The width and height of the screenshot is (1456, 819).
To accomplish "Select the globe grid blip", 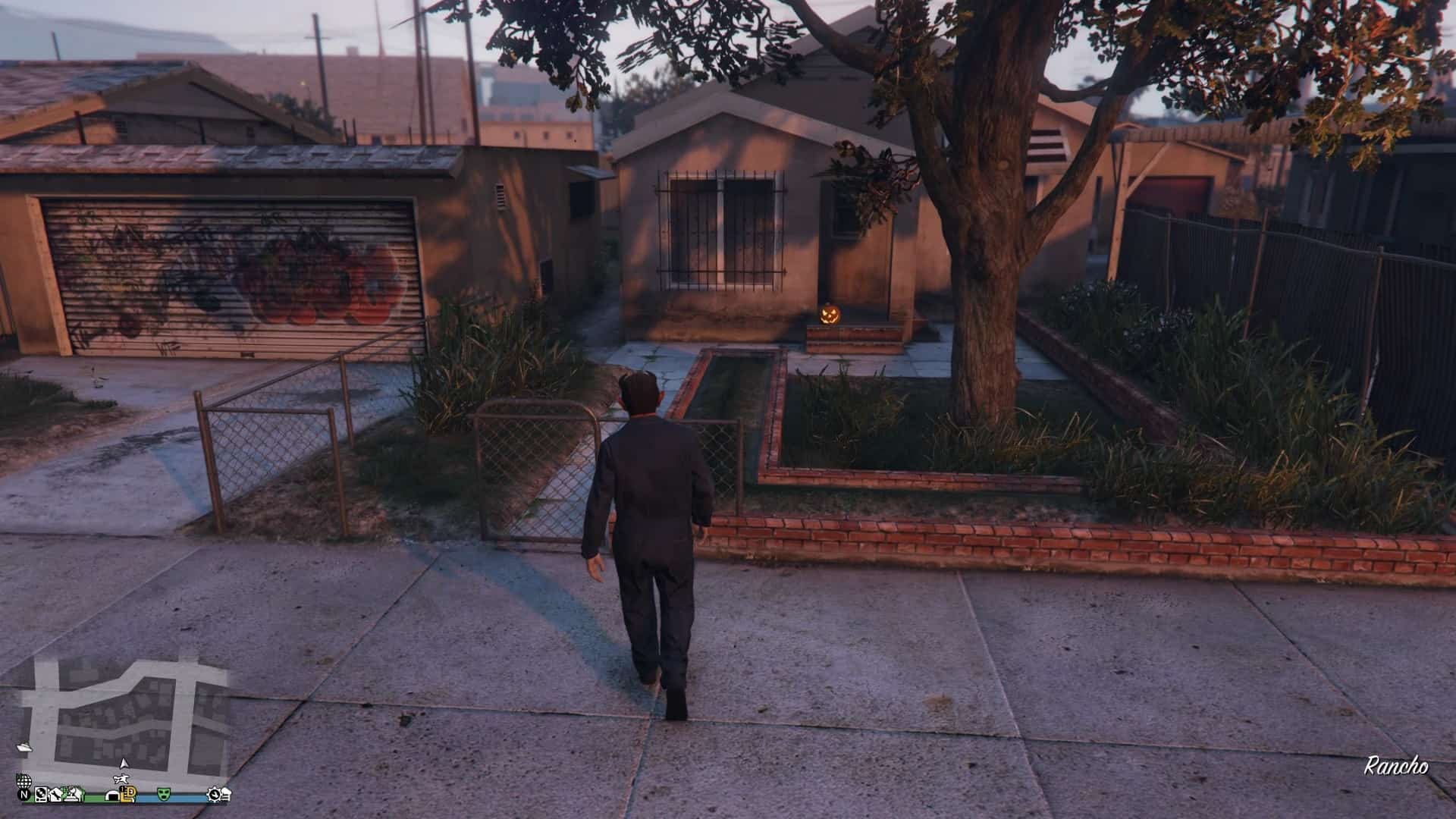I will coord(24,782).
